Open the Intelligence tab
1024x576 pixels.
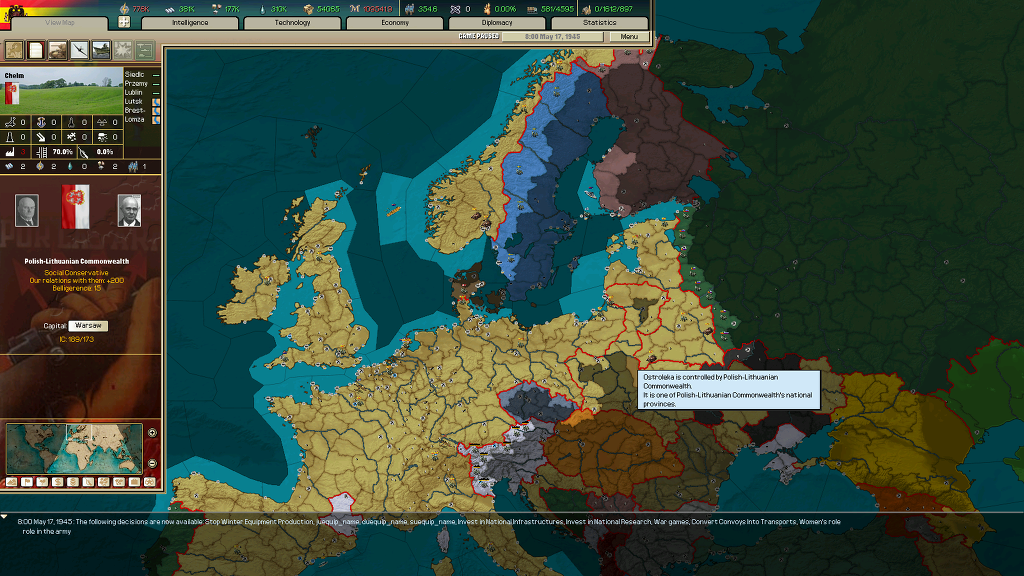190,22
